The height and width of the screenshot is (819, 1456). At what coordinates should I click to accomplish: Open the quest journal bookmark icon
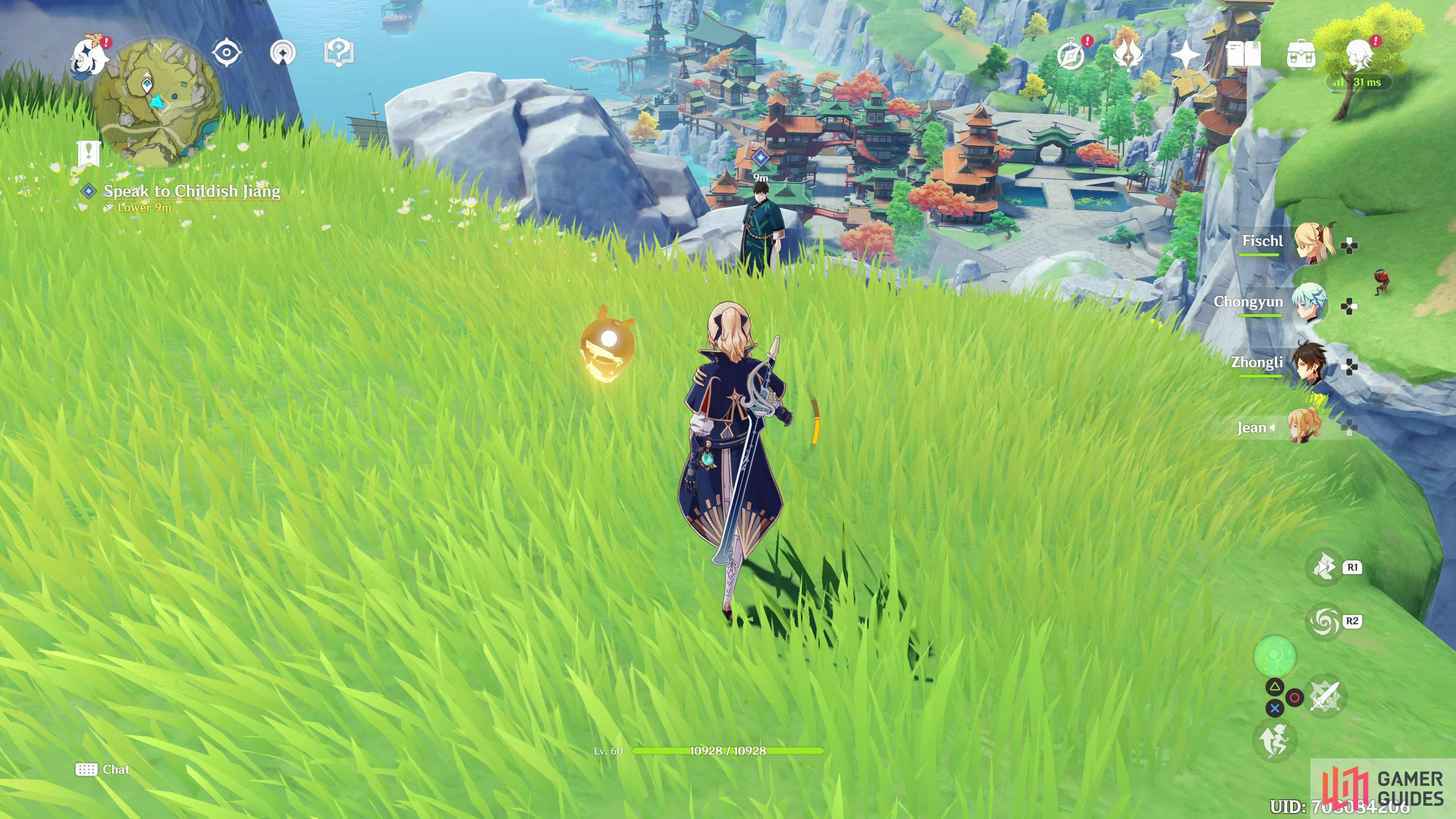coord(89,154)
